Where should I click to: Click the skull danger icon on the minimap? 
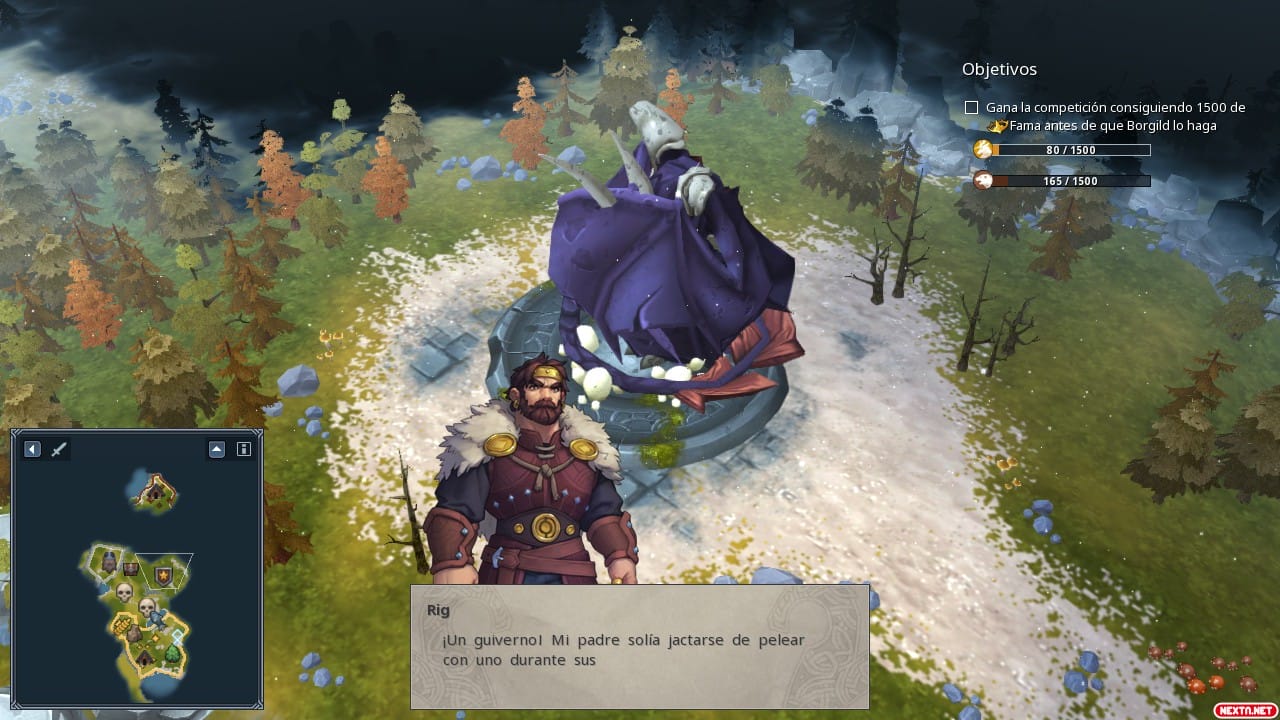[125, 591]
